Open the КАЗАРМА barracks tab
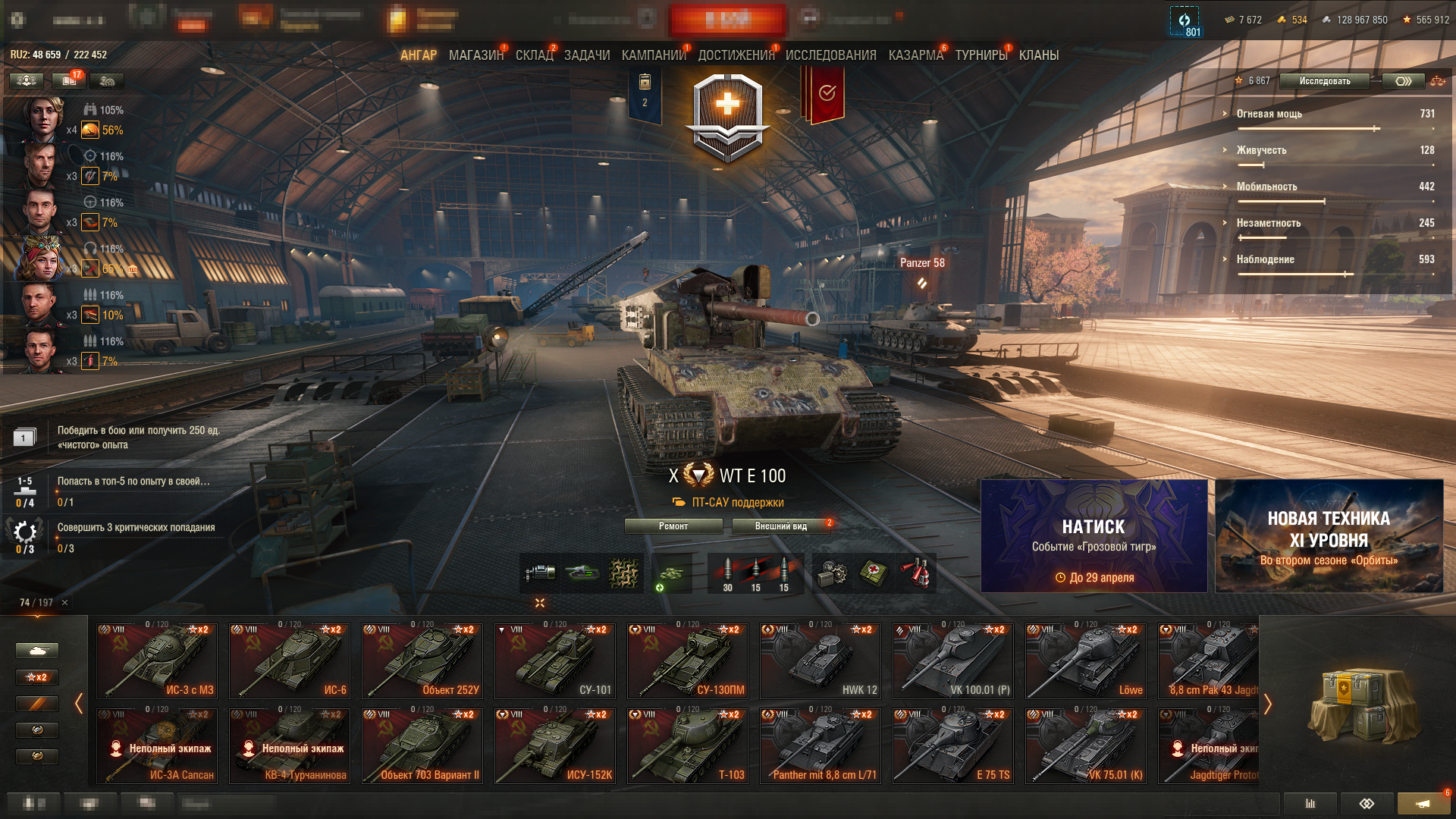 tap(915, 55)
